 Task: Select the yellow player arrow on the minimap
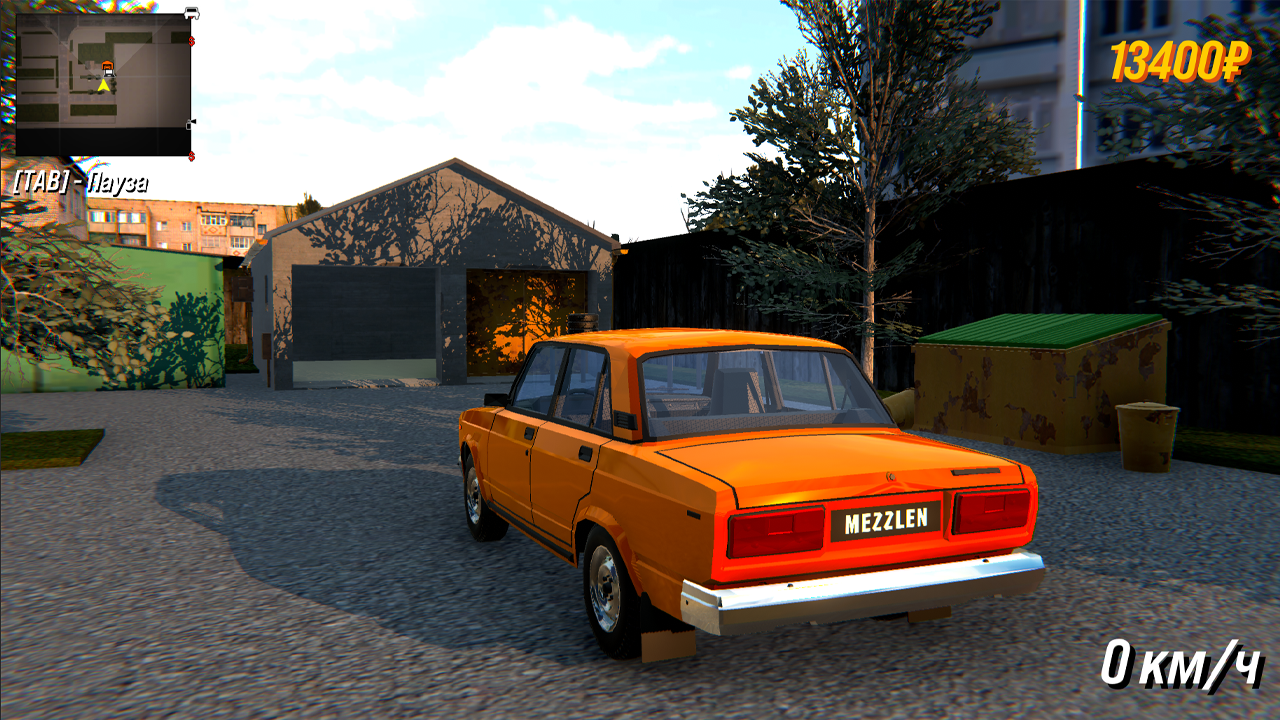coord(103,85)
